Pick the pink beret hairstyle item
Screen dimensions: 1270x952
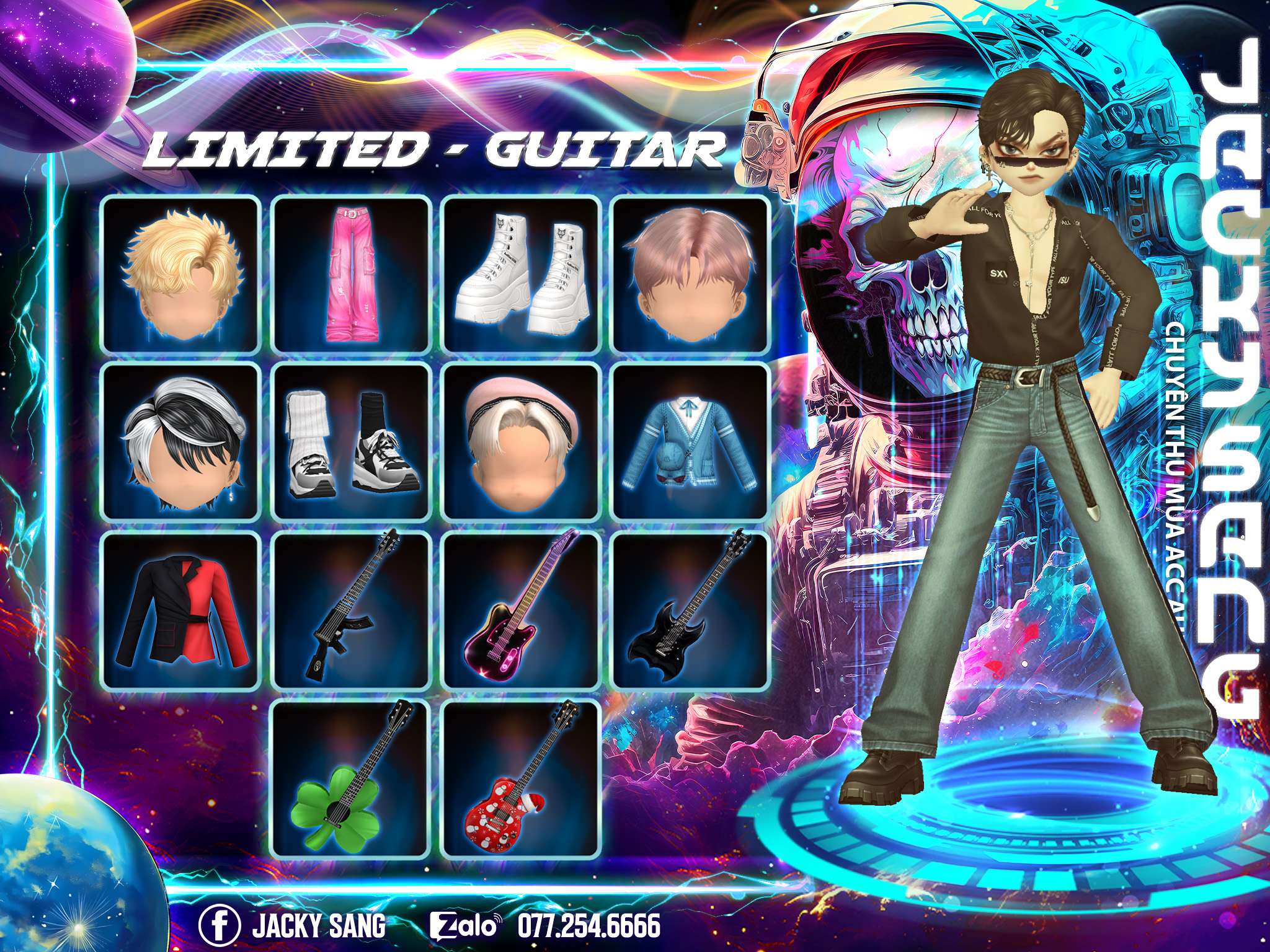[x=521, y=441]
